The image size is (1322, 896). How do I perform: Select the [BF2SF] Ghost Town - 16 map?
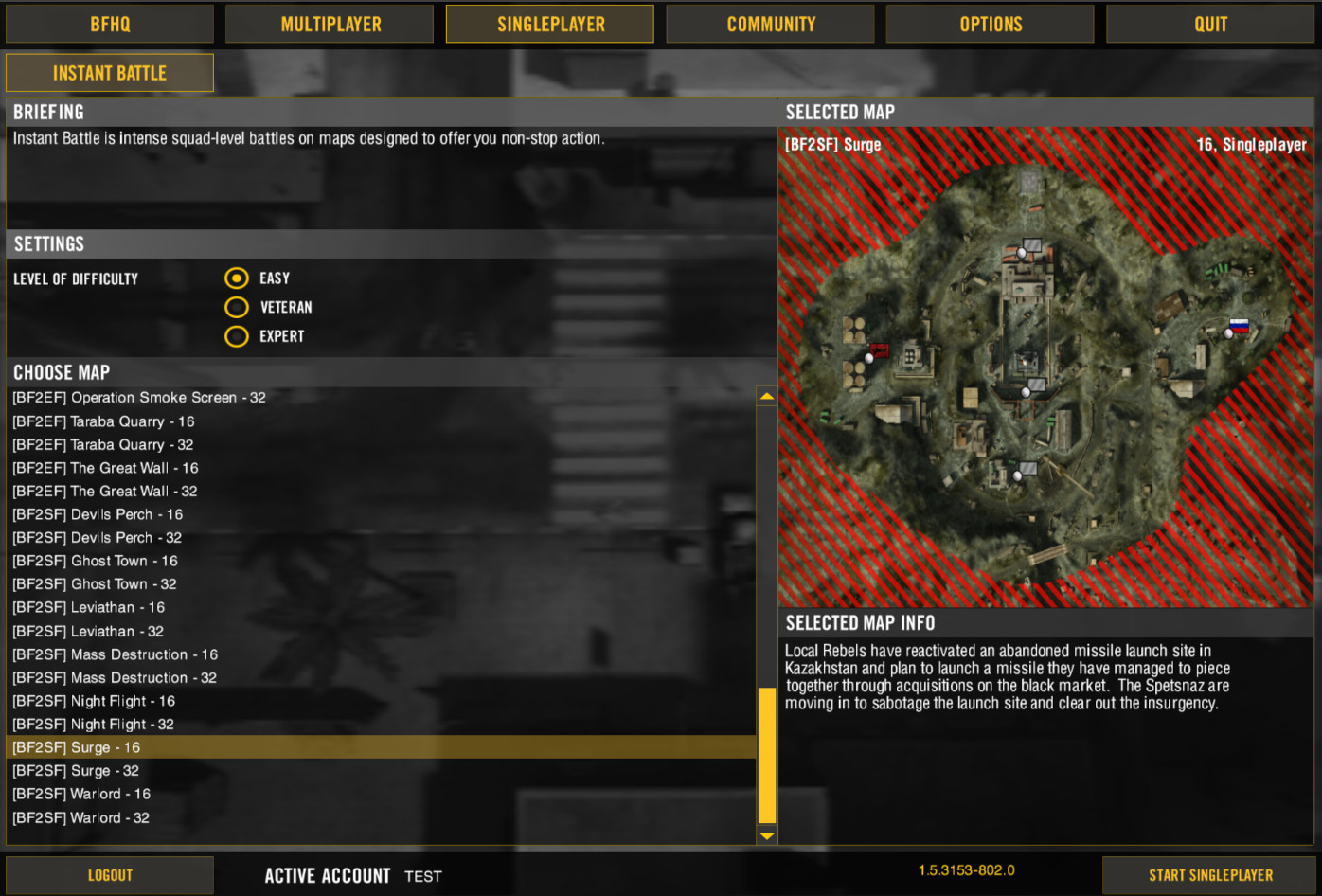click(94, 561)
